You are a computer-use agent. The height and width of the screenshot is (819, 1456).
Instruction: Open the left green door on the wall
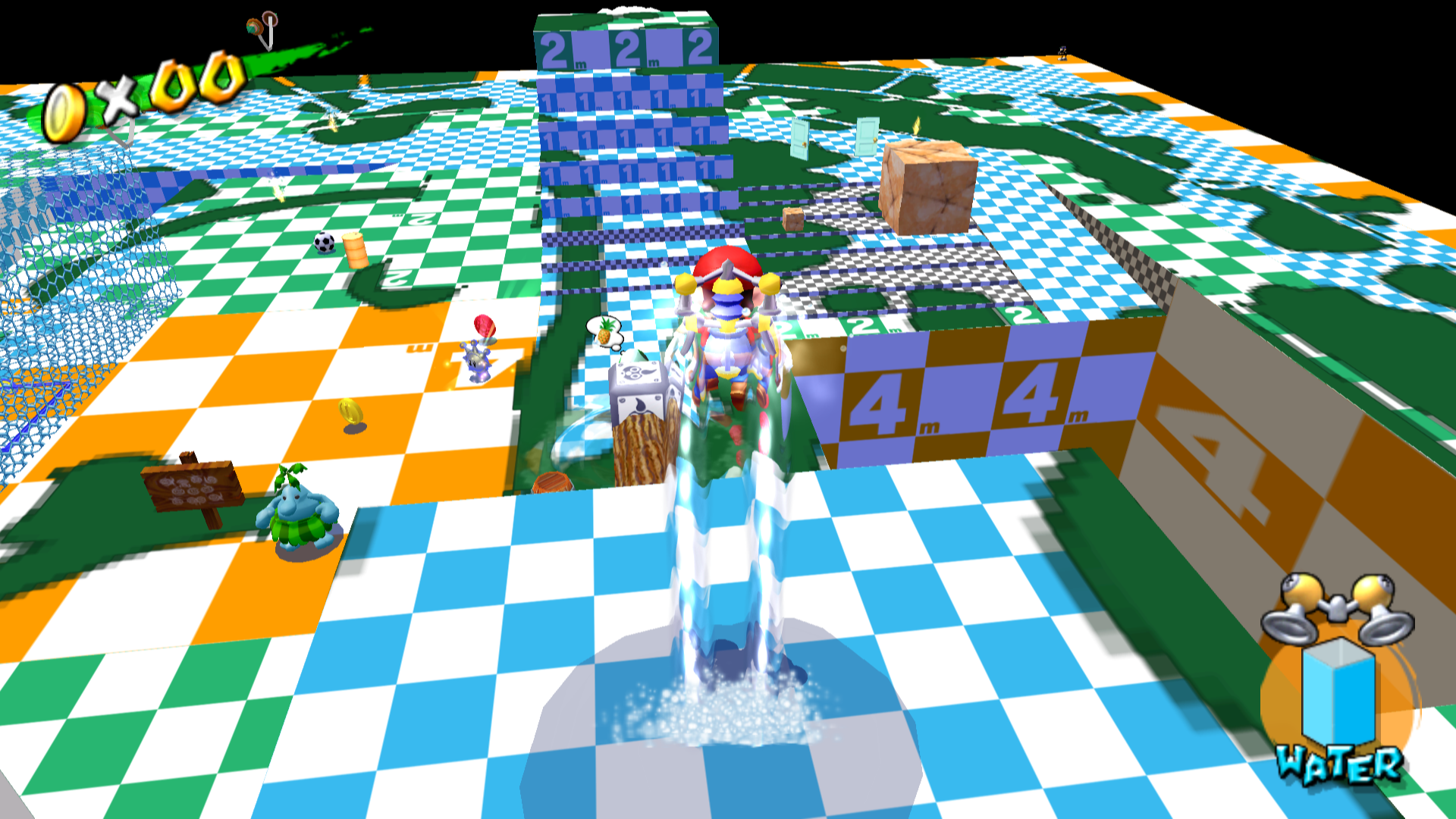801,138
